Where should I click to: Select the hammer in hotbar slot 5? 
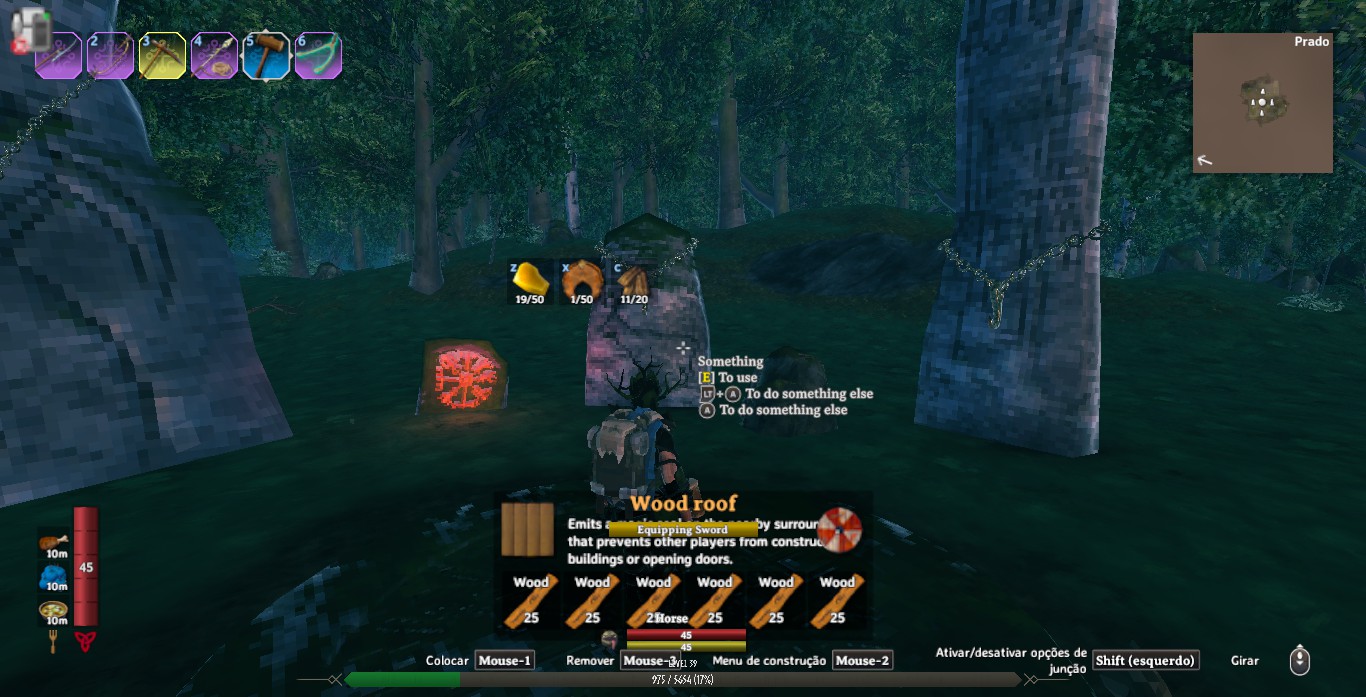click(x=266, y=56)
